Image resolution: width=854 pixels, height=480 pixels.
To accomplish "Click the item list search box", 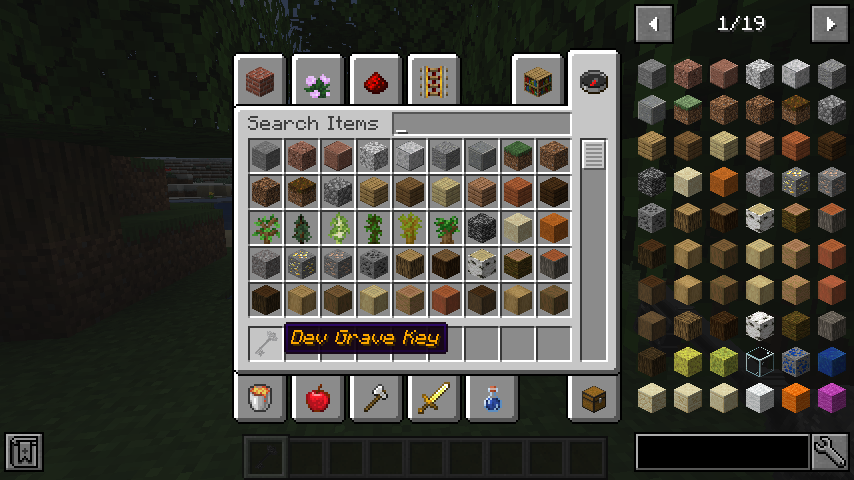I will [x=722, y=452].
